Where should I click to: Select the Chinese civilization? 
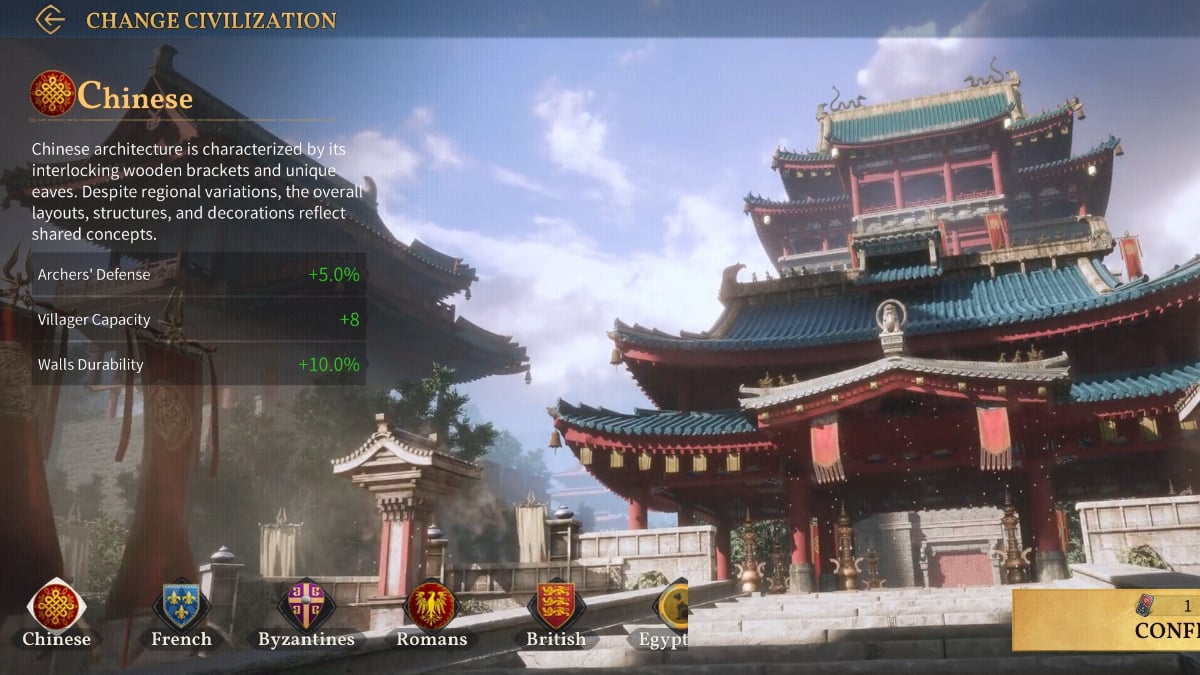[x=57, y=607]
